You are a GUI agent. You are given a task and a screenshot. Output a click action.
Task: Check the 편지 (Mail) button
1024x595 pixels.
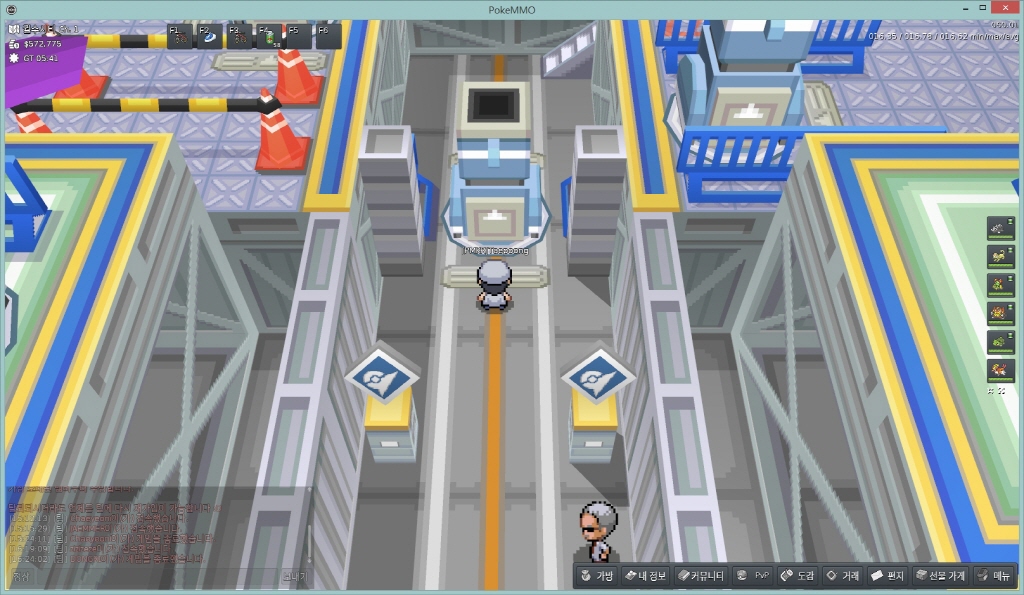click(887, 576)
